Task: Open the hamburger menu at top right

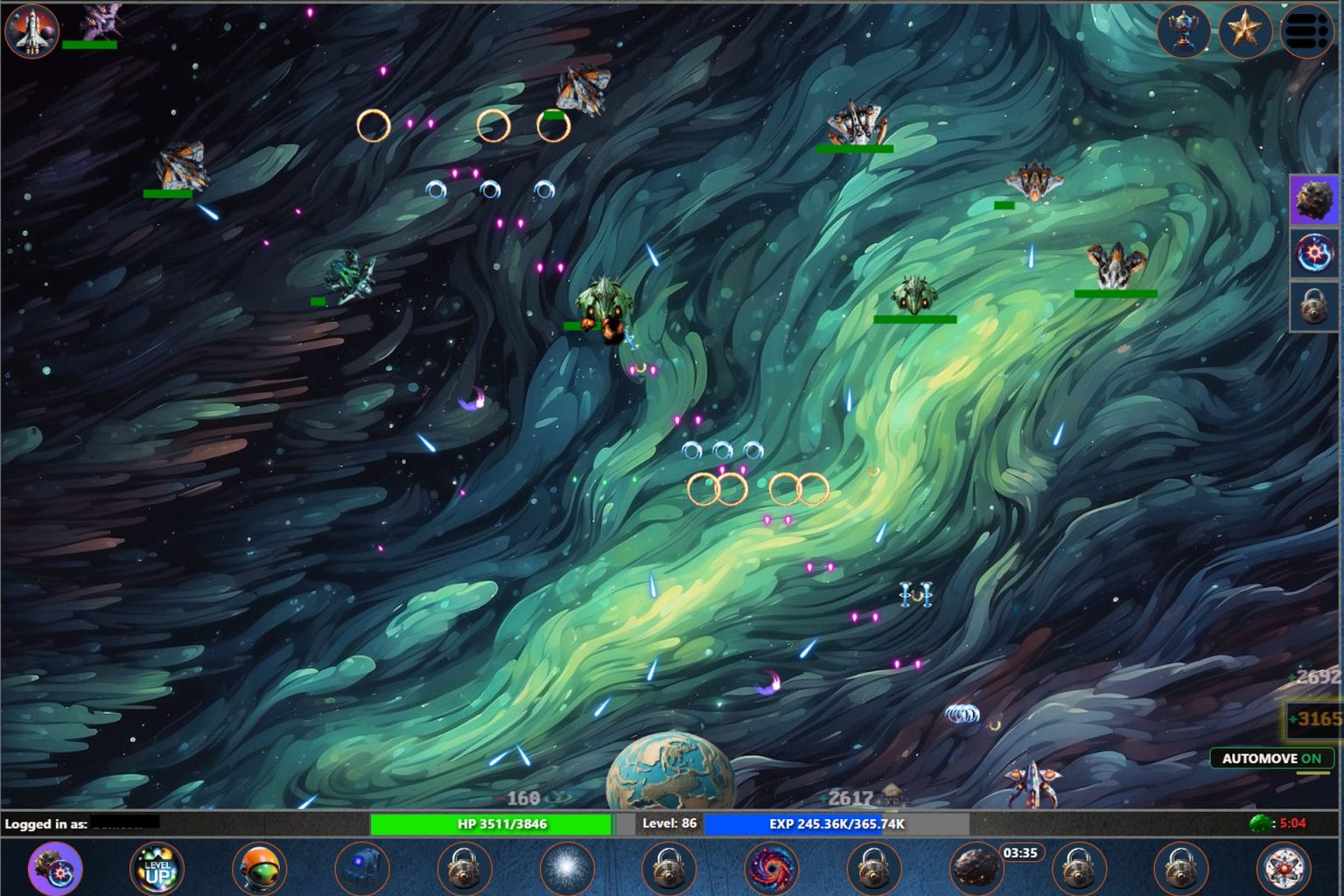Action: 1305,31
